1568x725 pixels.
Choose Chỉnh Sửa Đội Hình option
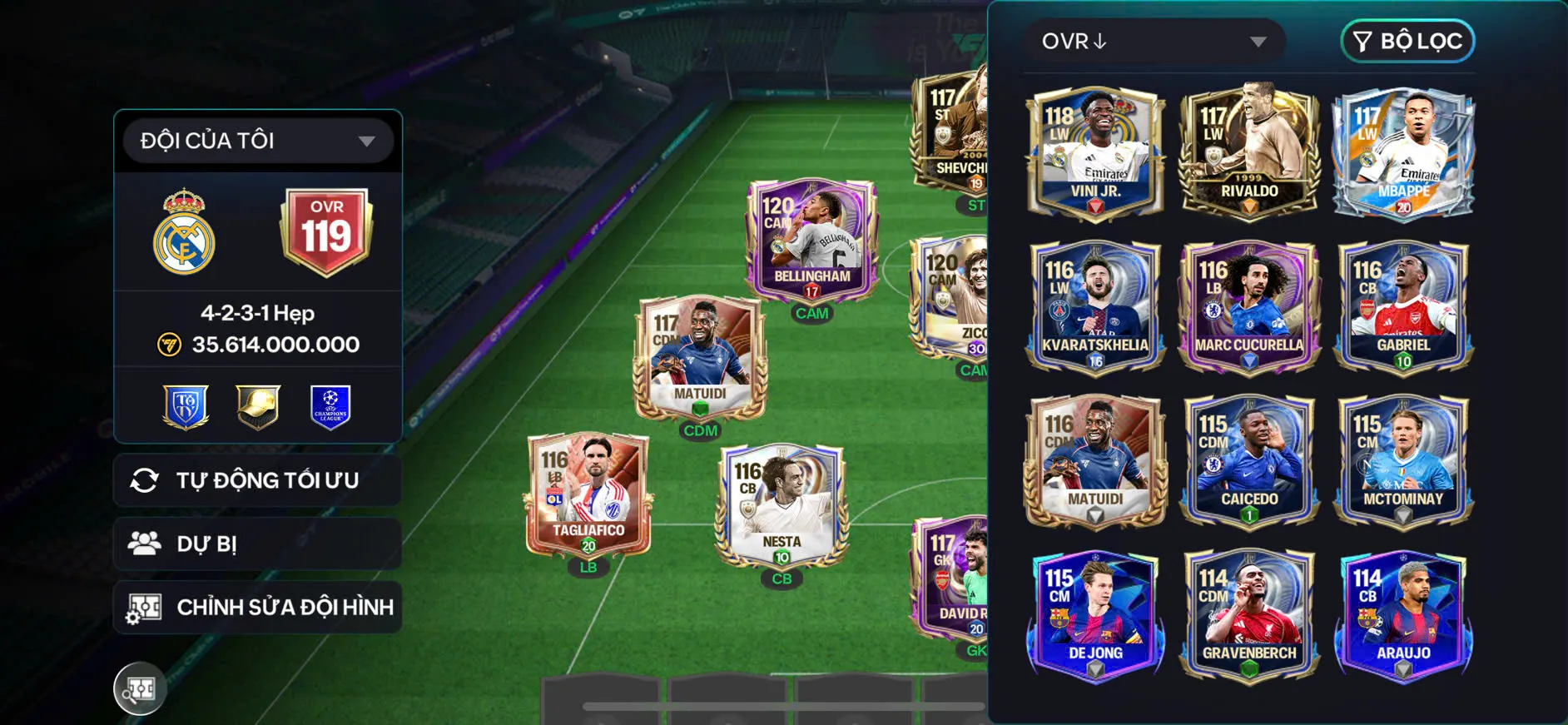pos(258,607)
